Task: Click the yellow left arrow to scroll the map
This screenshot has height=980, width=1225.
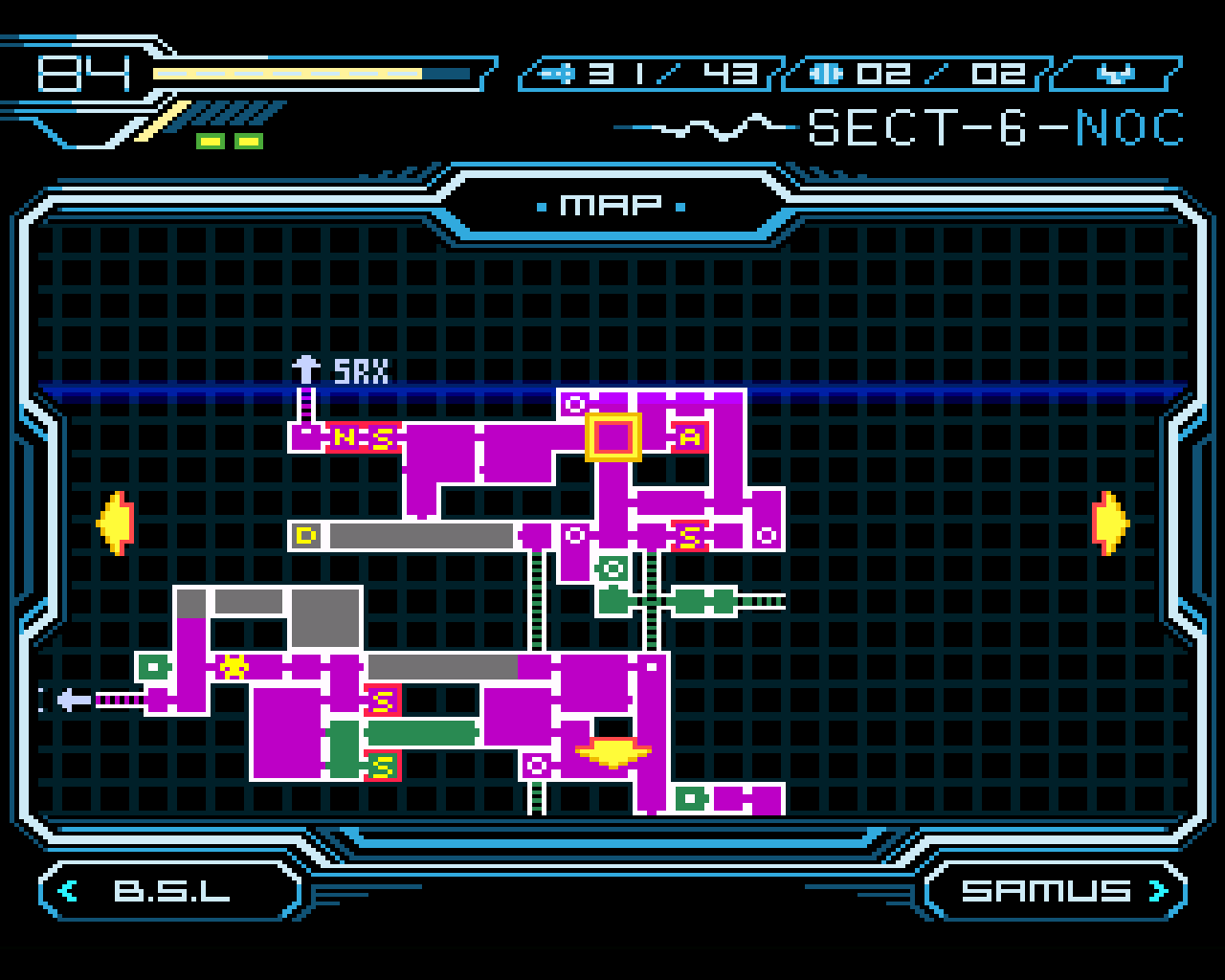Action: (x=116, y=522)
